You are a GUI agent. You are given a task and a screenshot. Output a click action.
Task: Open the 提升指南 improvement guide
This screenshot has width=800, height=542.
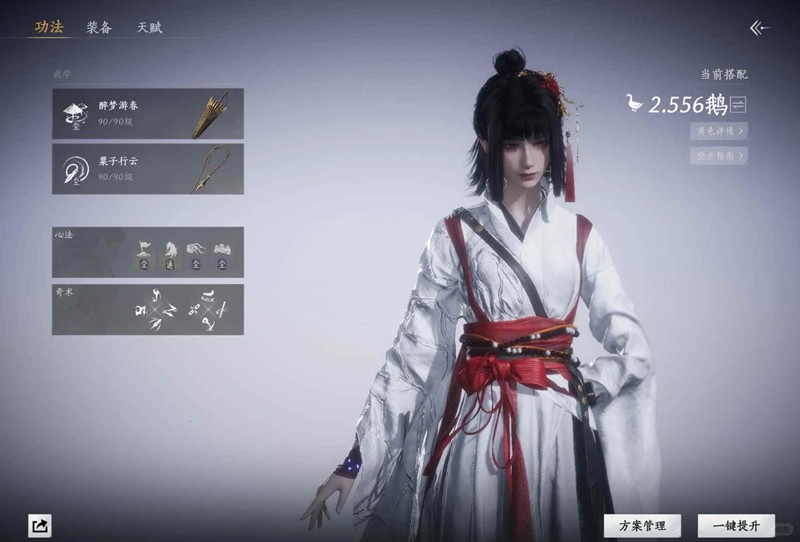pyautogui.click(x=718, y=155)
